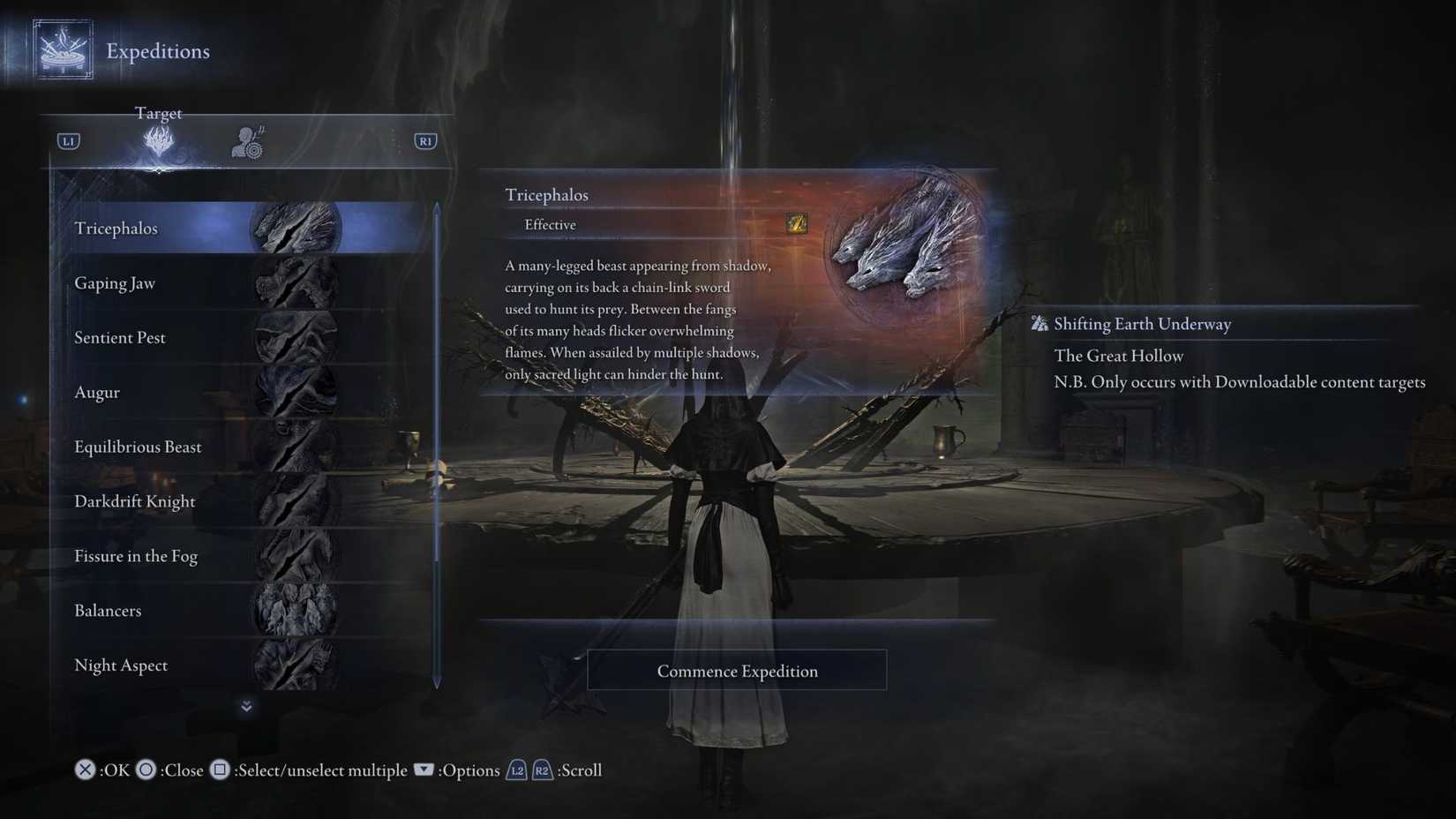Viewport: 1456px width, 819px height.
Task: Click the L1 shoulder button prompt
Action: point(67,140)
